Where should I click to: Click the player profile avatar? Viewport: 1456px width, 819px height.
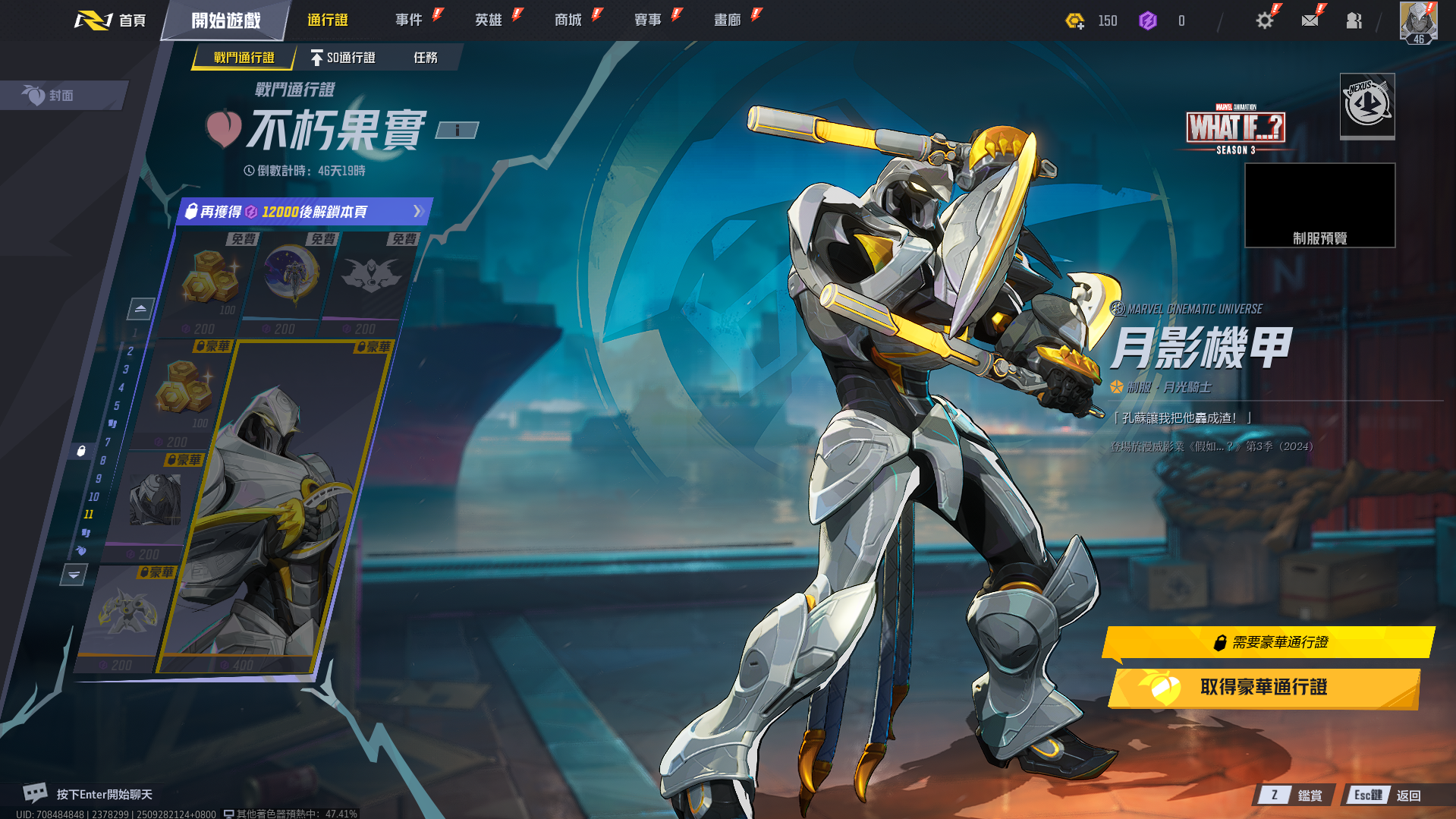[1418, 22]
